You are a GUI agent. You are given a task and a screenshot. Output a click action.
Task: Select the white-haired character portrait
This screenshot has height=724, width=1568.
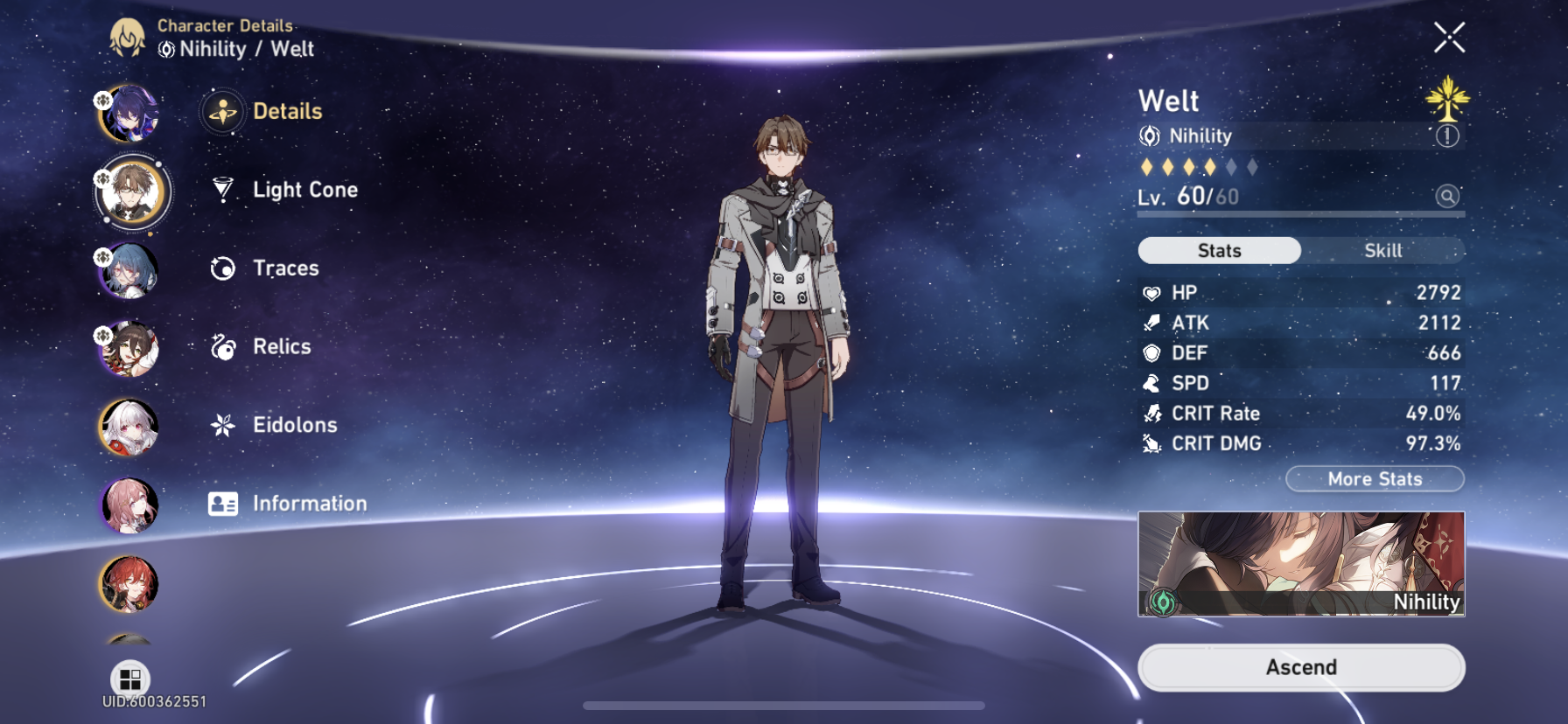click(x=129, y=426)
